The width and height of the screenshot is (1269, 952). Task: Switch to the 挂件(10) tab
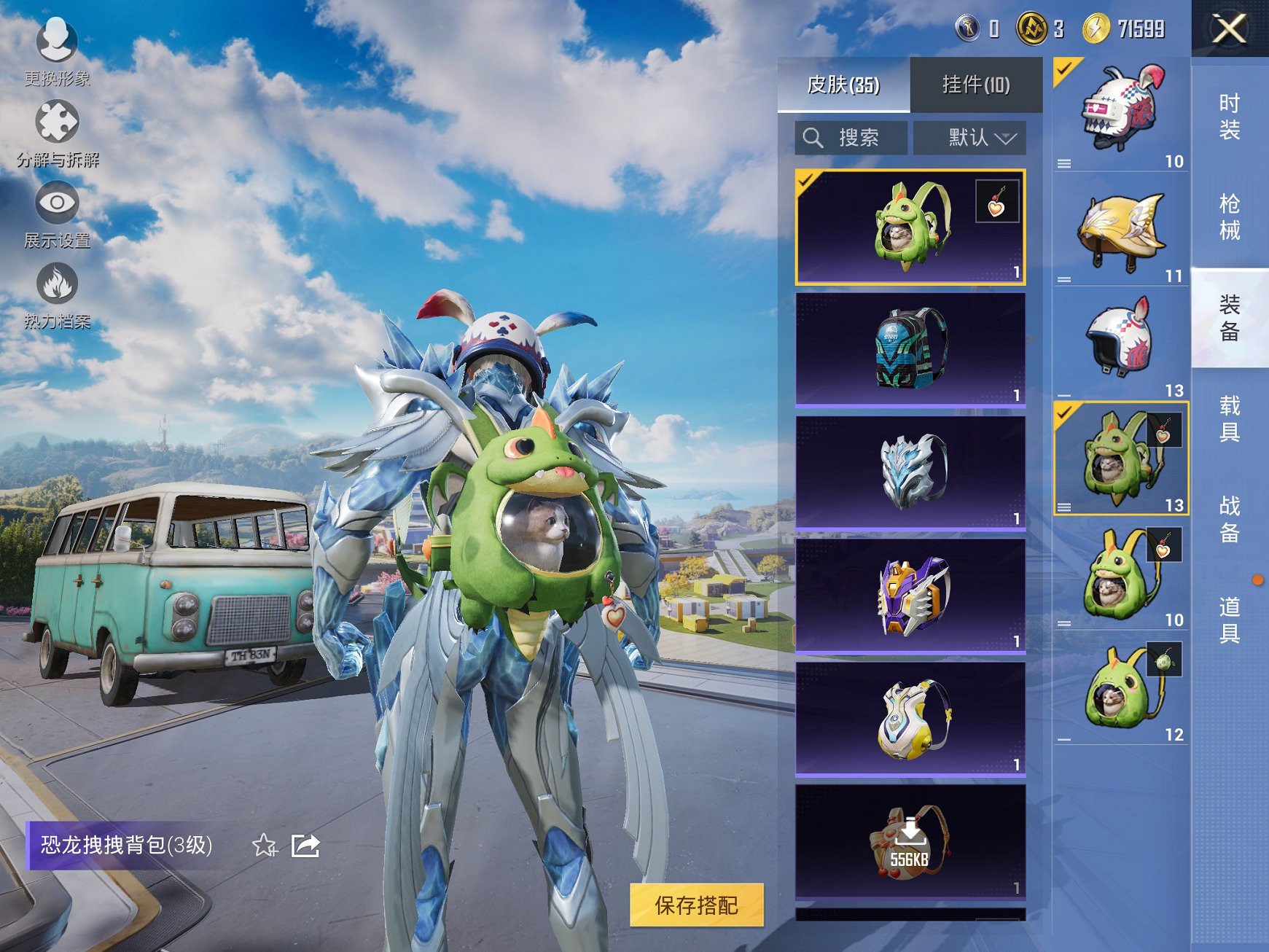pos(975,85)
